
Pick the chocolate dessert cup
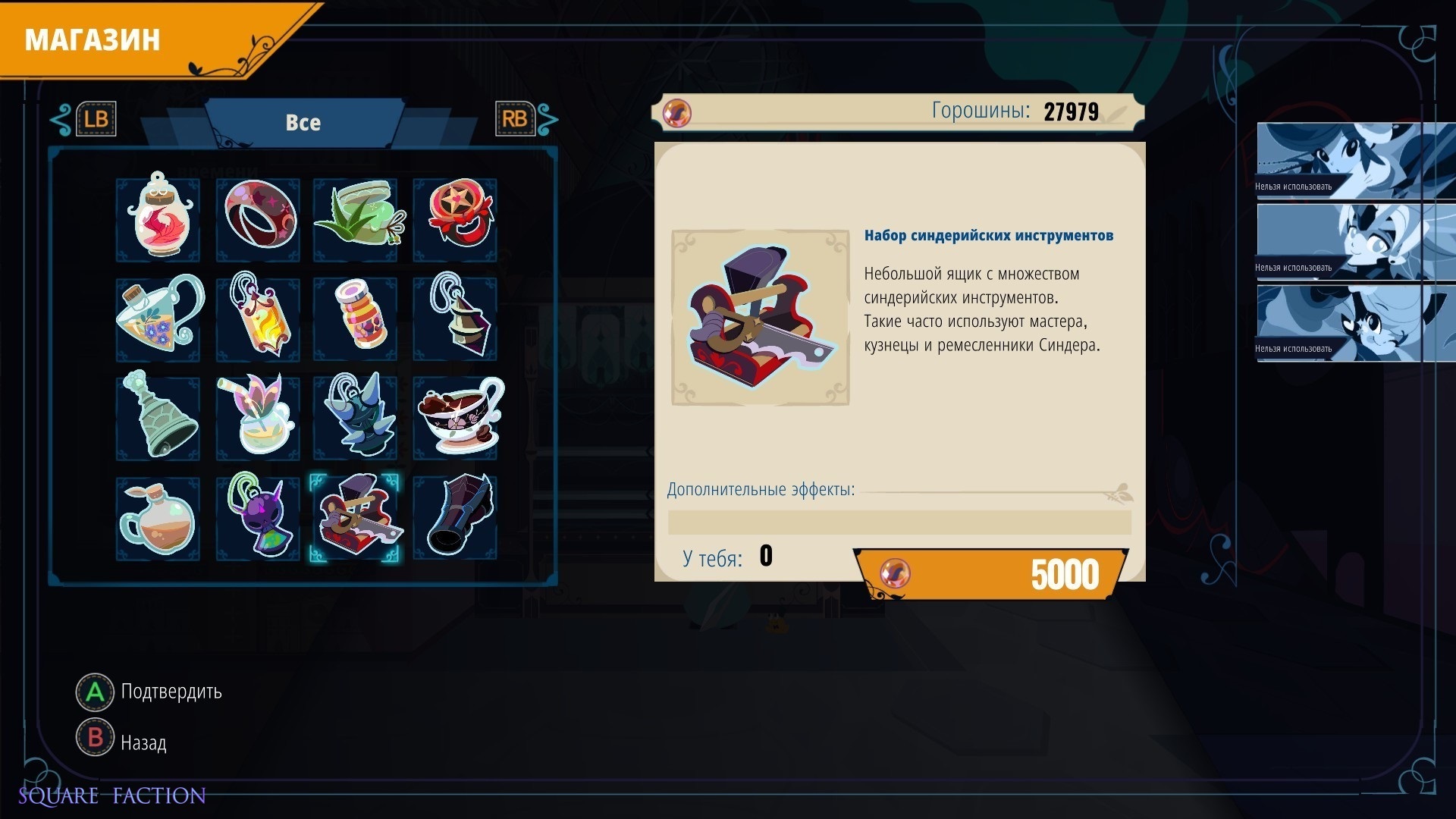[x=456, y=417]
